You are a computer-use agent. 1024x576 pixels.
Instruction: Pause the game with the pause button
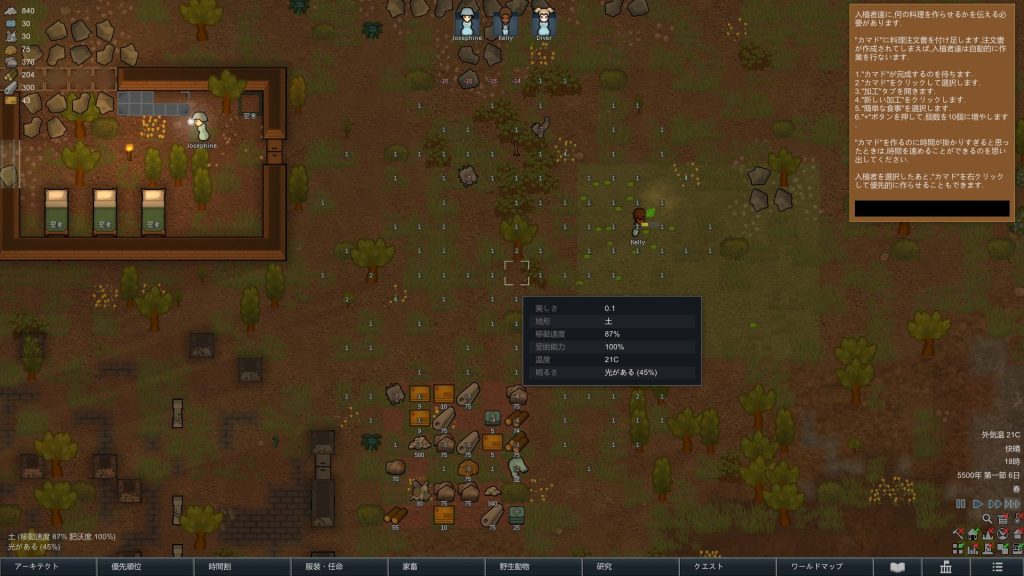[961, 504]
